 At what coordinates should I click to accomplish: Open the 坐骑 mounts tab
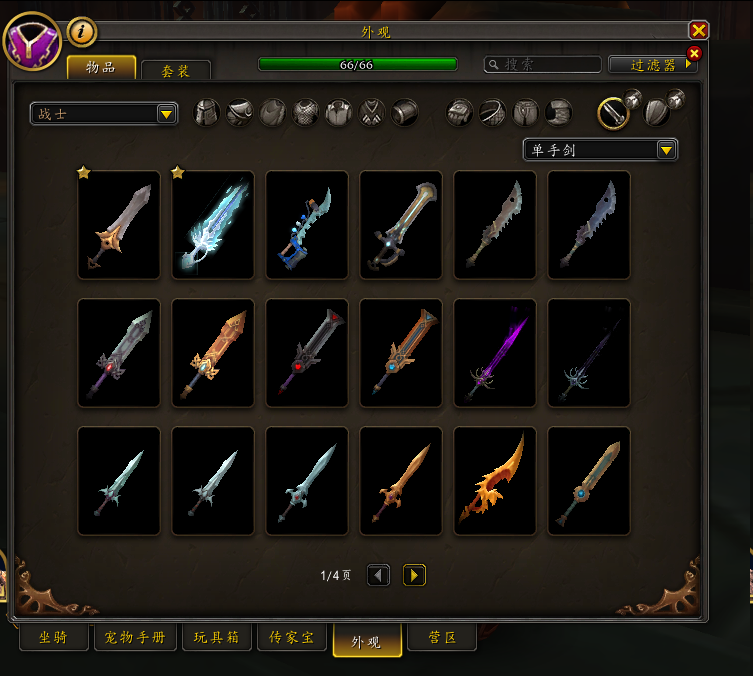53,638
